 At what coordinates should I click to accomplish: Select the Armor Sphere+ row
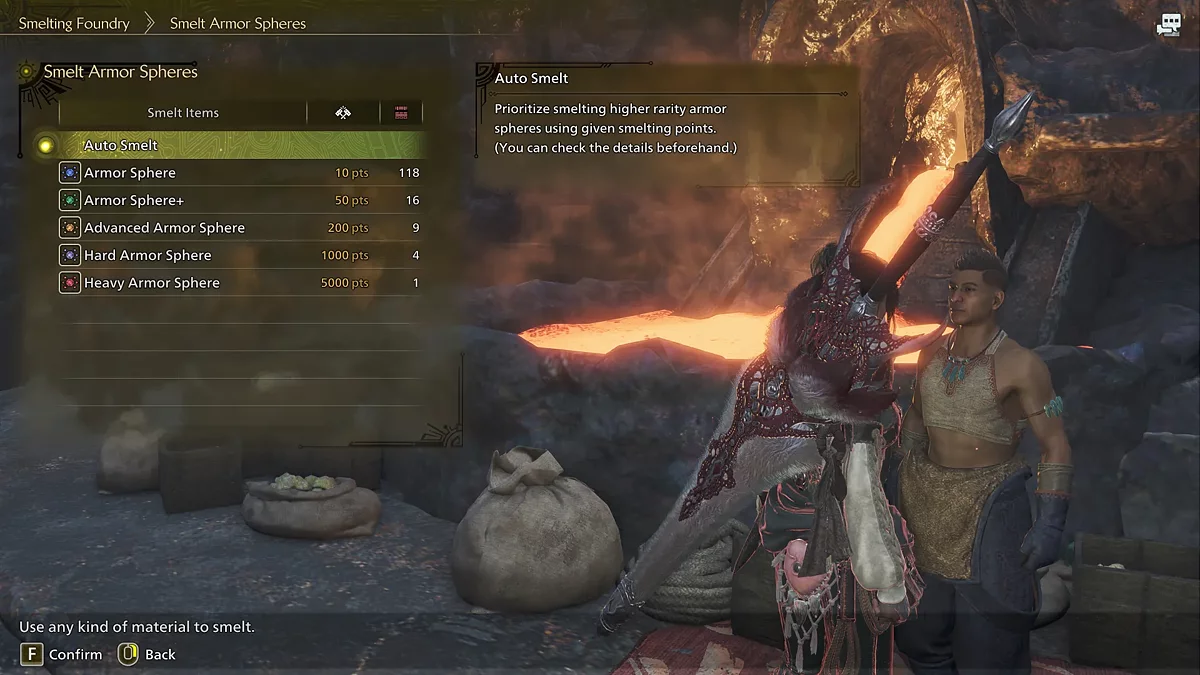click(134, 200)
